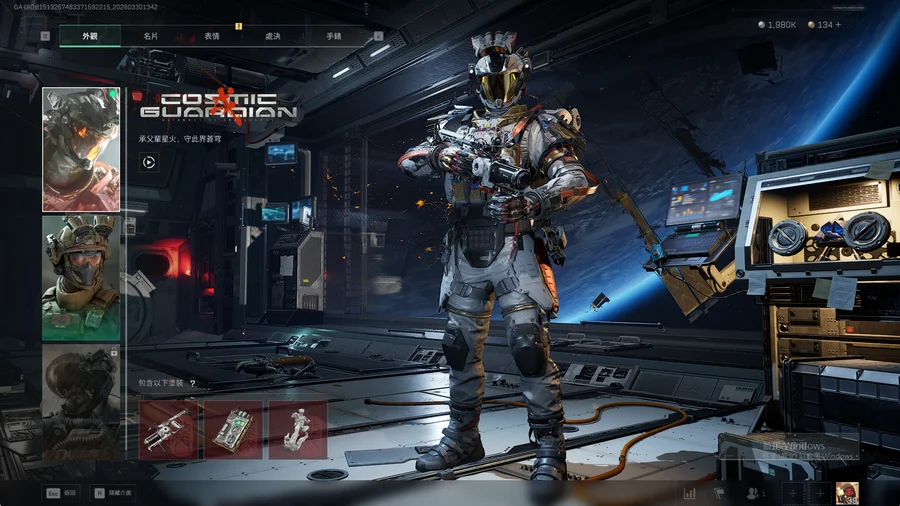Open the 名片 name card tab

(150, 36)
